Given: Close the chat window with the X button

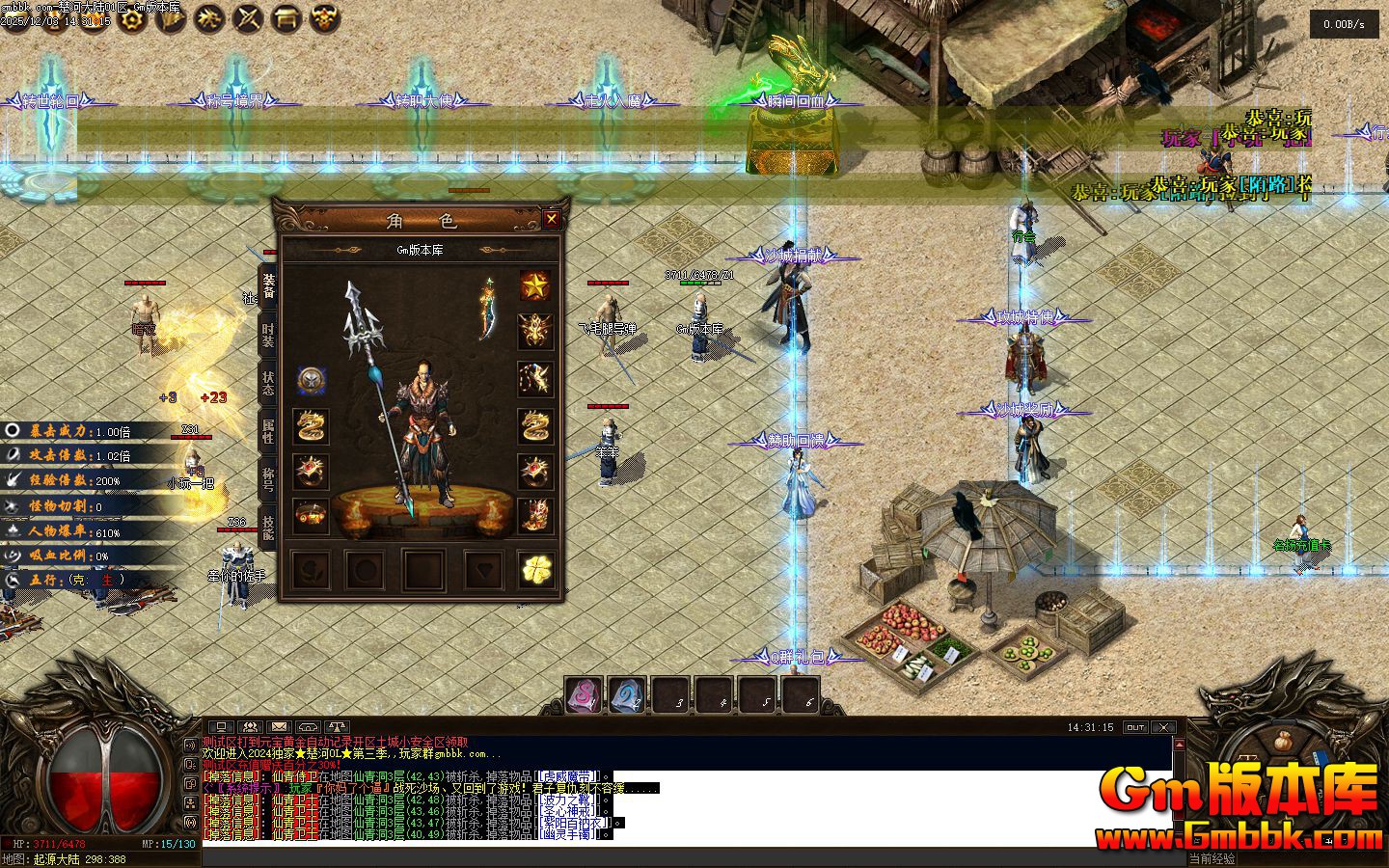Looking at the screenshot, I should point(1163,727).
